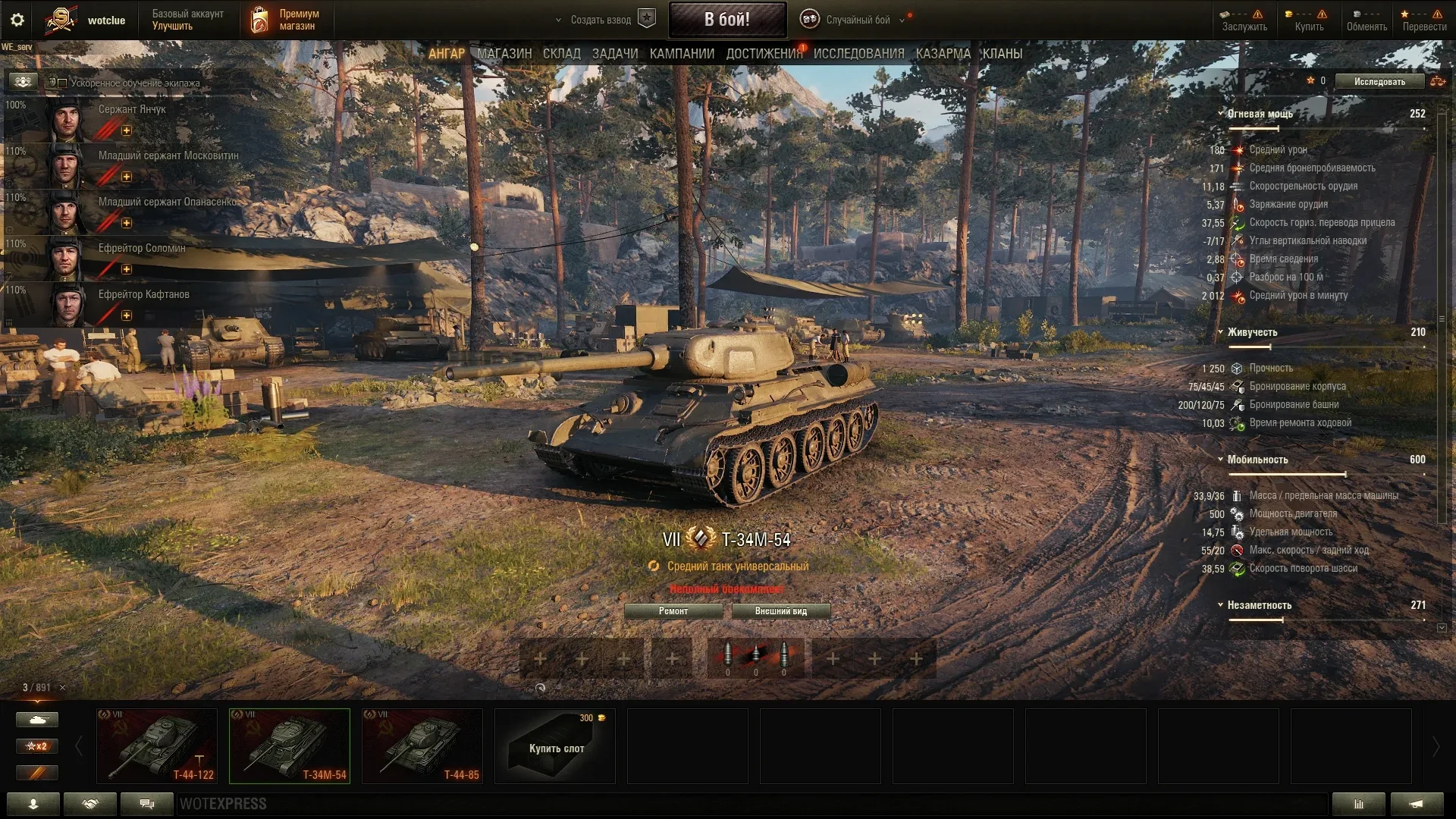
Task: Click the Ремонт button
Action: tap(673, 611)
